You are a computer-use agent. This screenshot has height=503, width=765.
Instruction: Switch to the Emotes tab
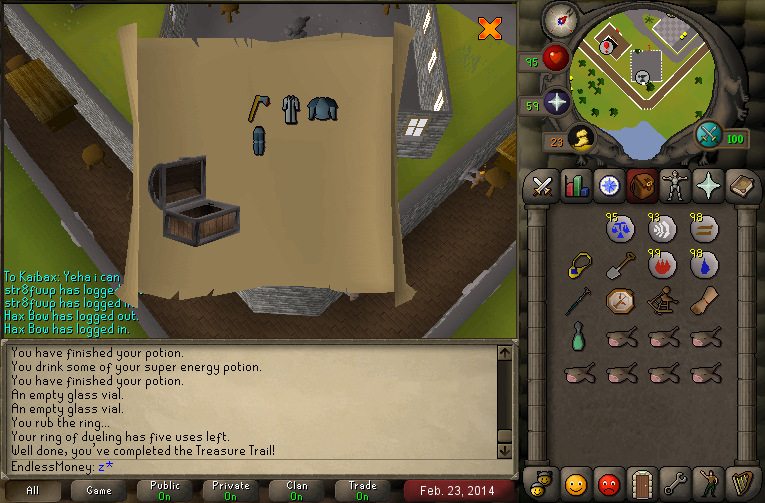(x=707, y=484)
